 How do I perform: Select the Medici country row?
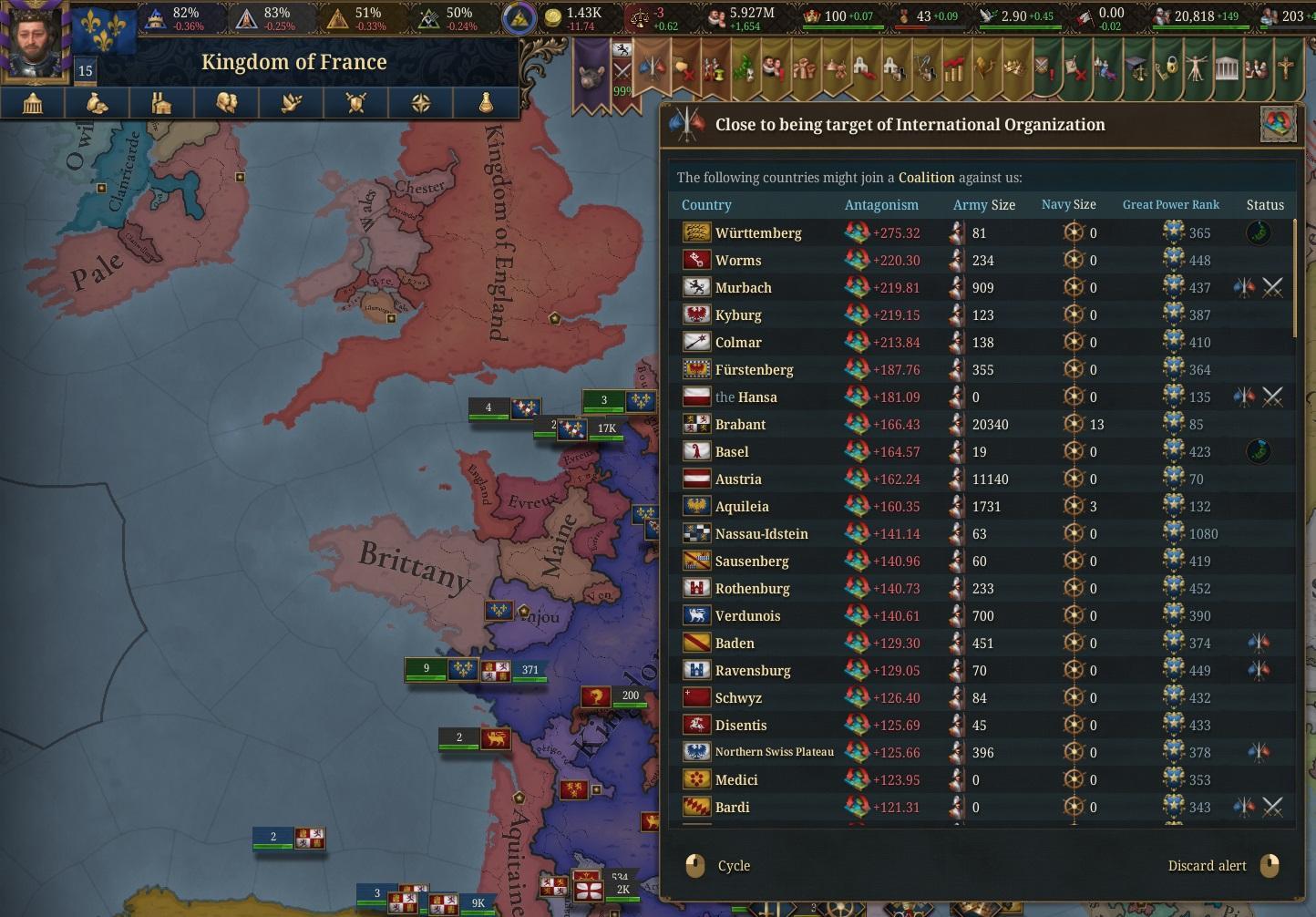[x=735, y=780]
